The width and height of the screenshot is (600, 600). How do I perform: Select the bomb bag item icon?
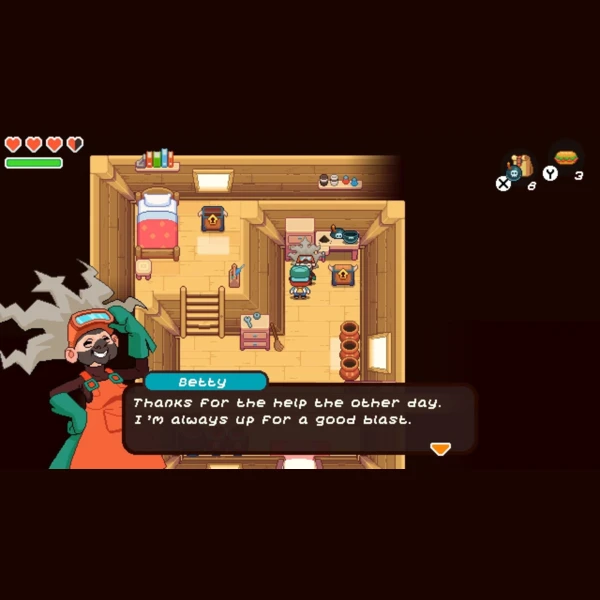pos(519,165)
